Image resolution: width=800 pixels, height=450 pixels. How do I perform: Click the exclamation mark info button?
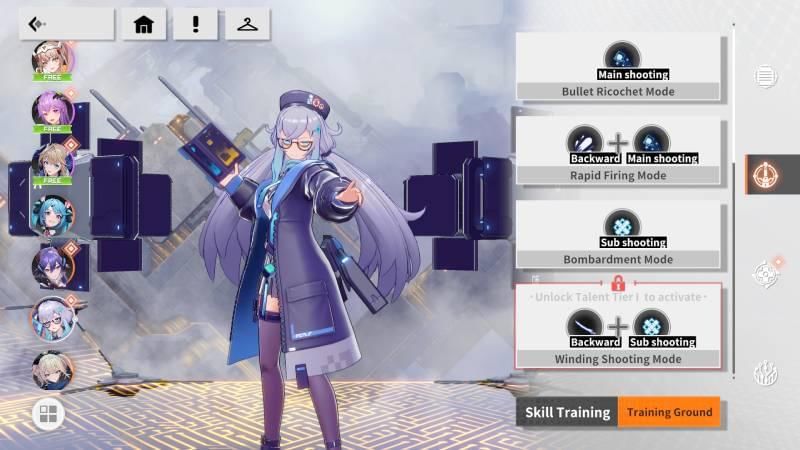pos(195,24)
